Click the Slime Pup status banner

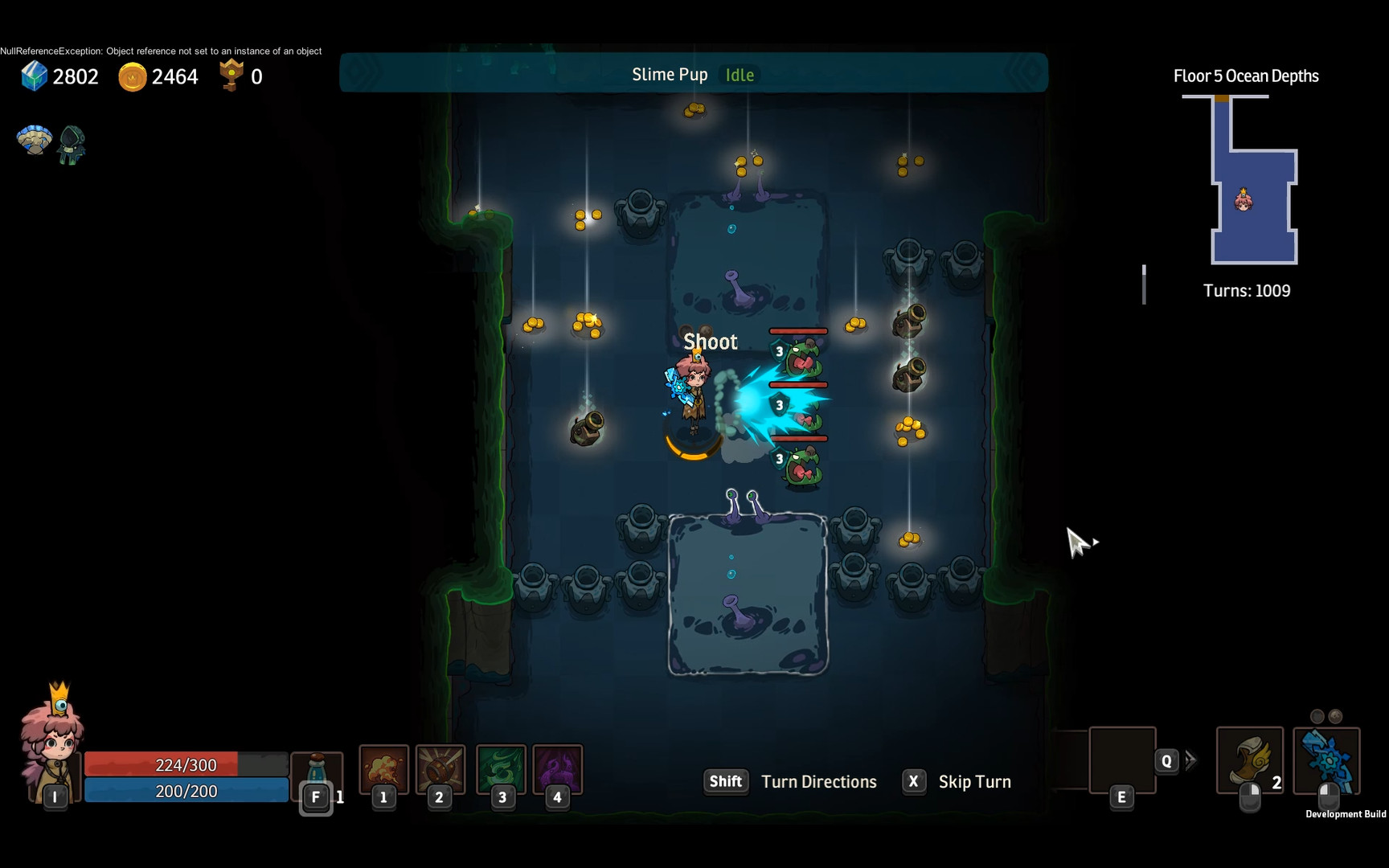[x=693, y=74]
